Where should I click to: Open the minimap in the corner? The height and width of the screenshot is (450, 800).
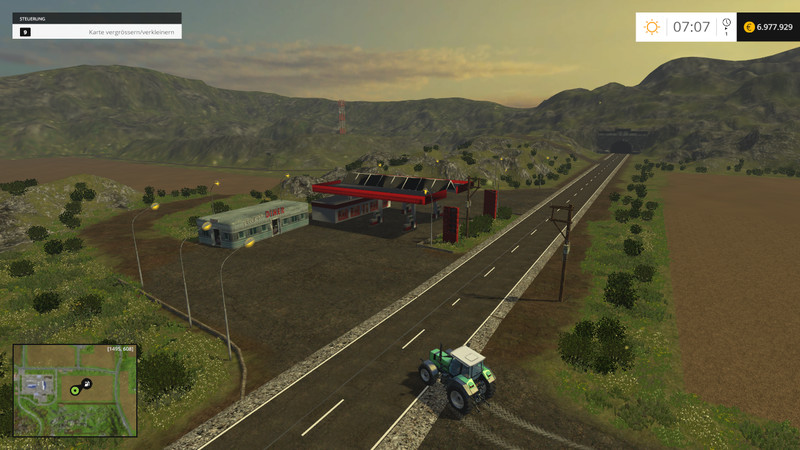tap(74, 390)
